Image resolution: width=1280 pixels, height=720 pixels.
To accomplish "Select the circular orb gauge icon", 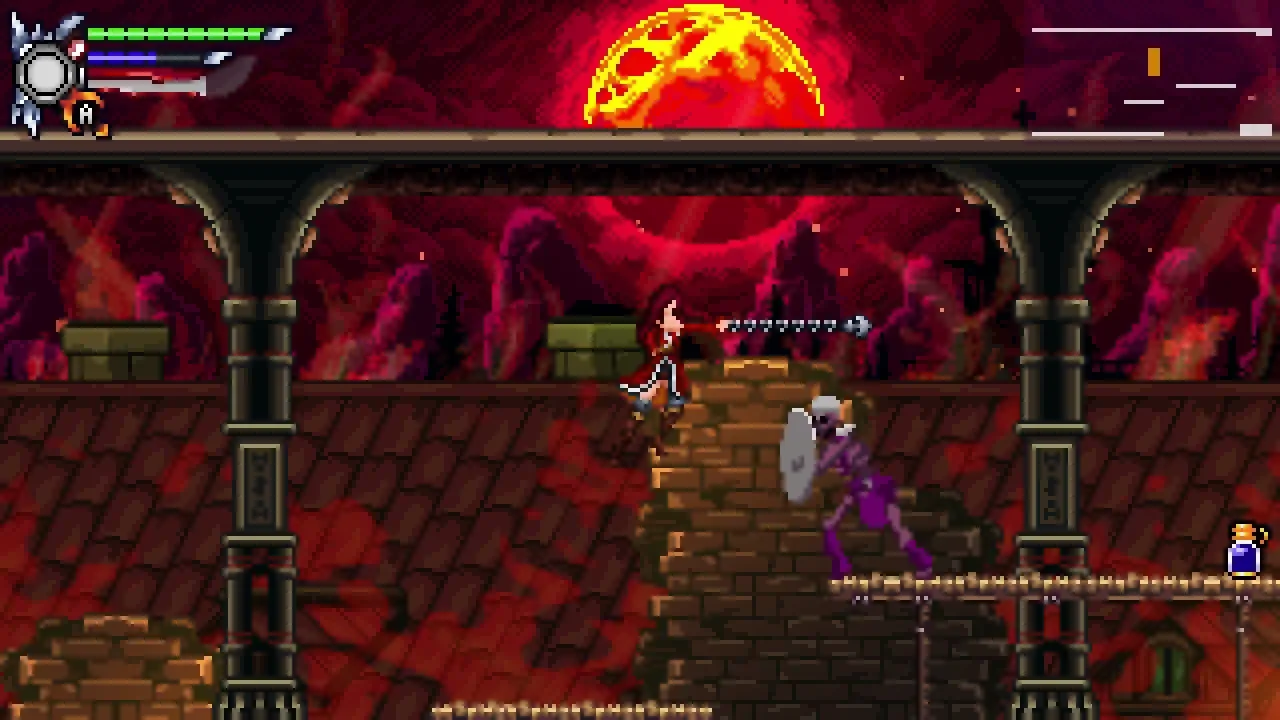I will point(45,70).
